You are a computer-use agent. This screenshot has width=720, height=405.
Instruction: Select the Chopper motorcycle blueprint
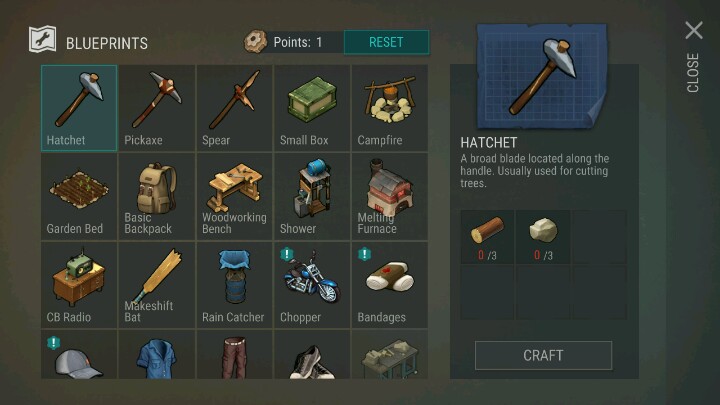313,284
